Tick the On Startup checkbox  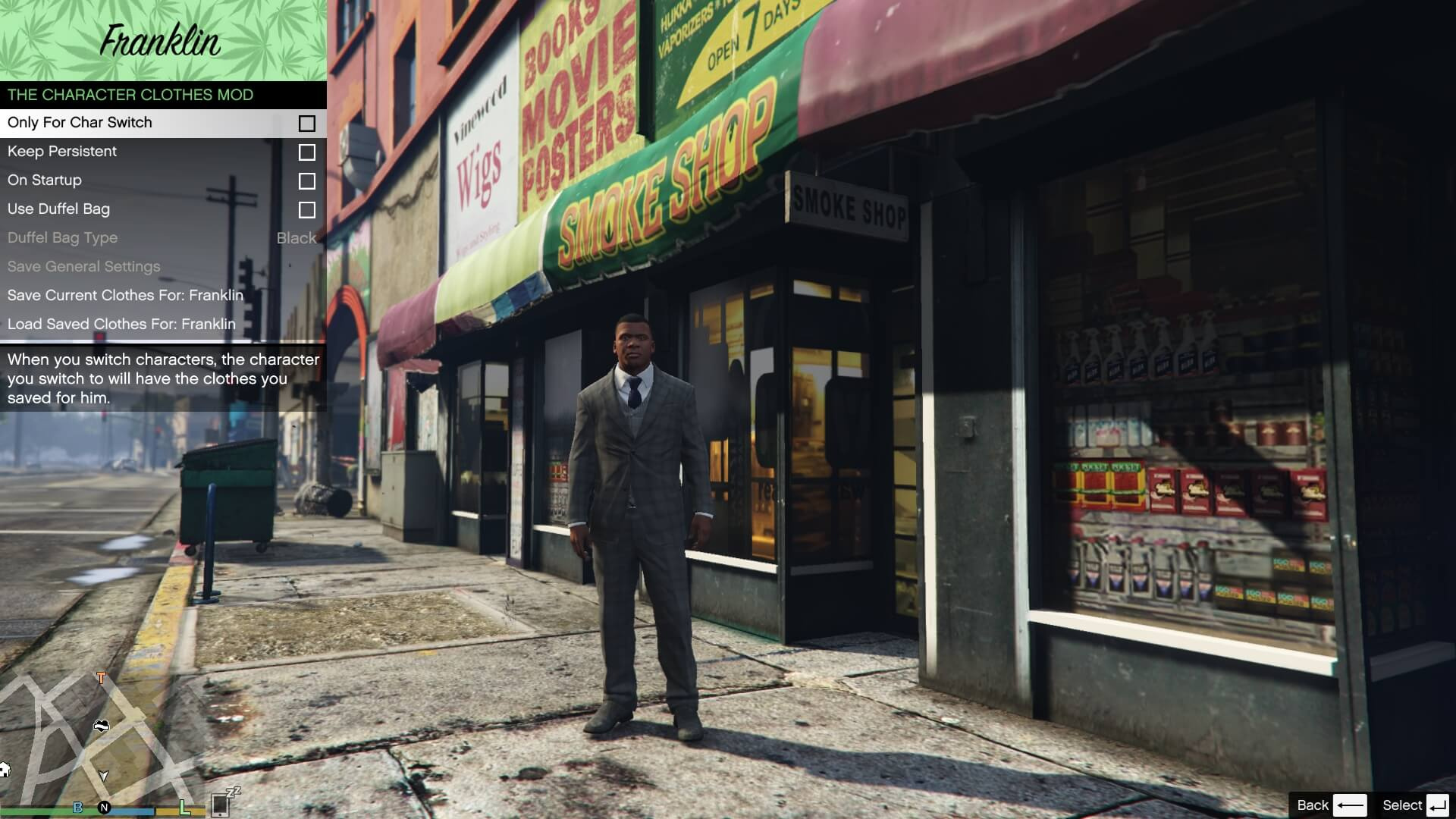306,181
